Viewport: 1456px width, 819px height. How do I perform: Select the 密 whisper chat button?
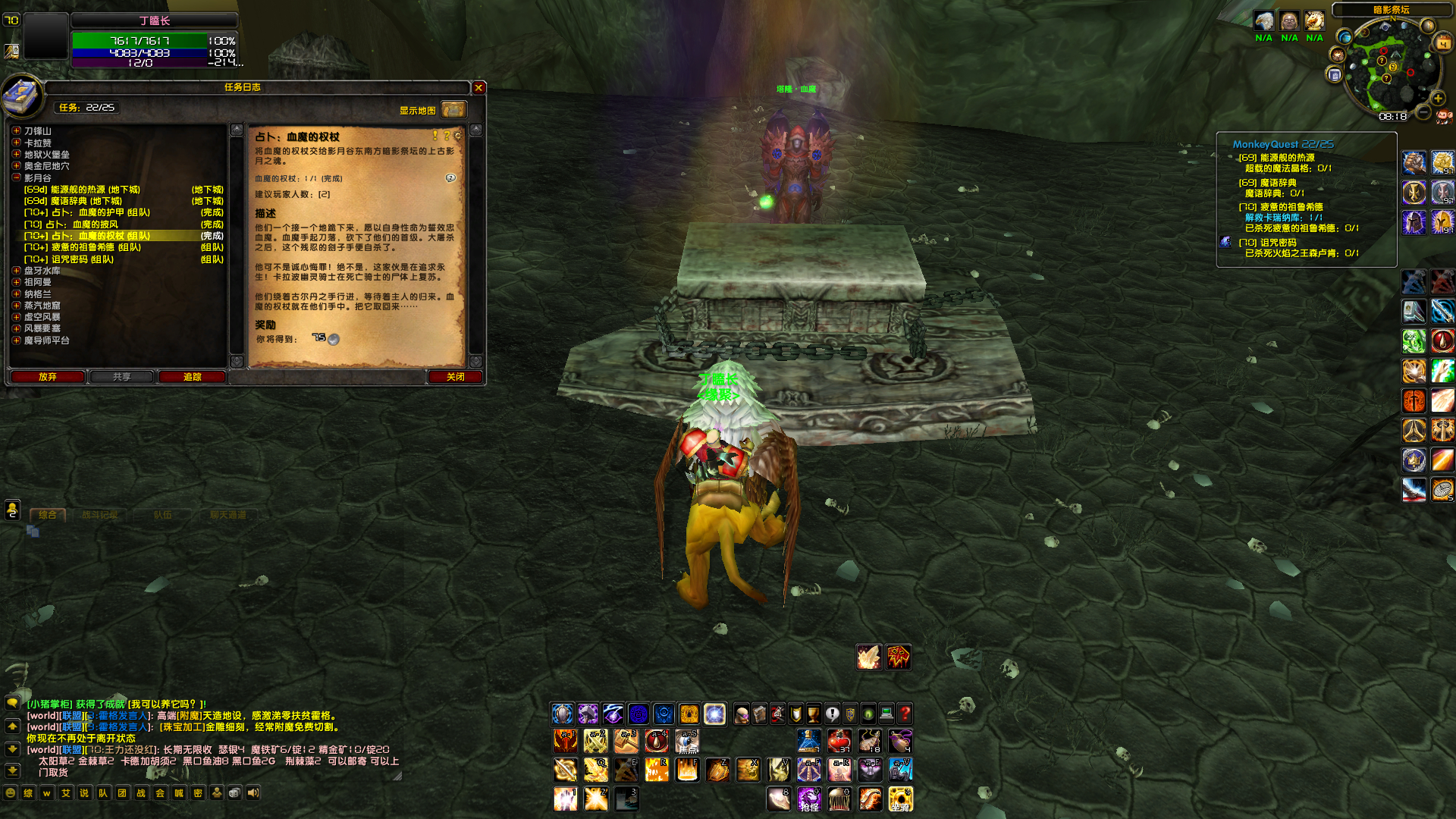[197, 792]
